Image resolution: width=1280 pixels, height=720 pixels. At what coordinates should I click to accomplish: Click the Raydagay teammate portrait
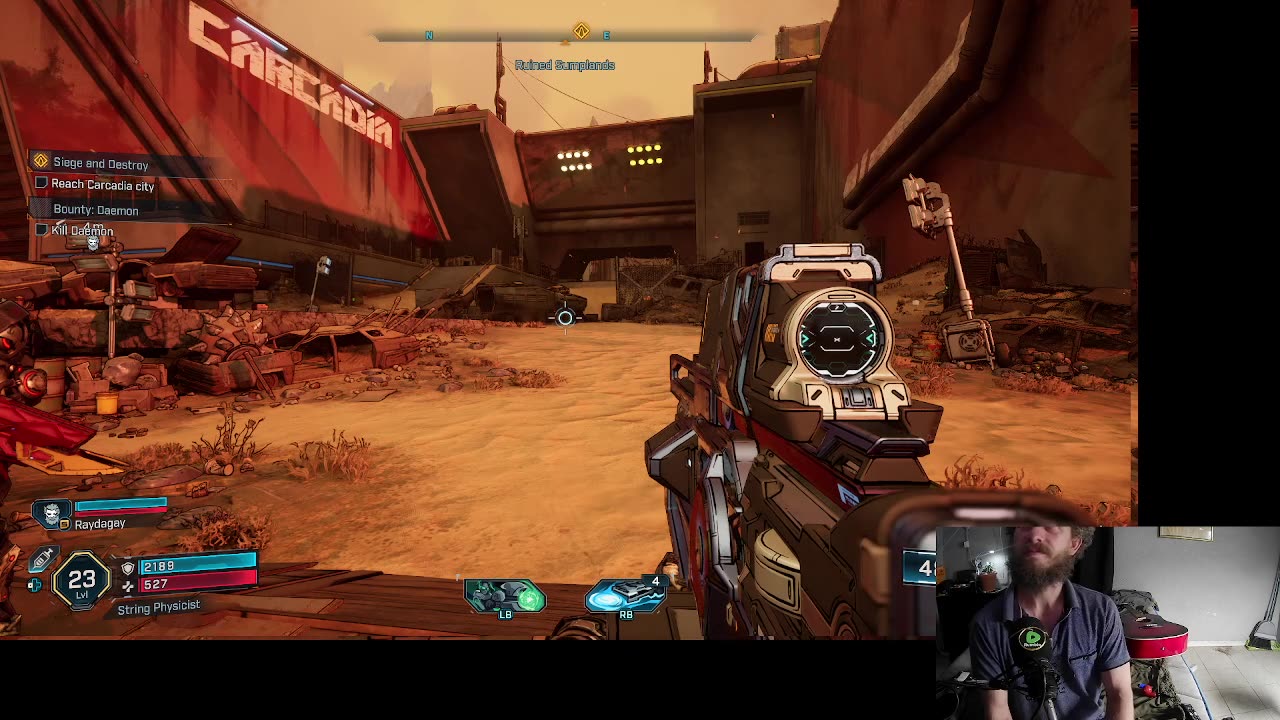[x=52, y=513]
